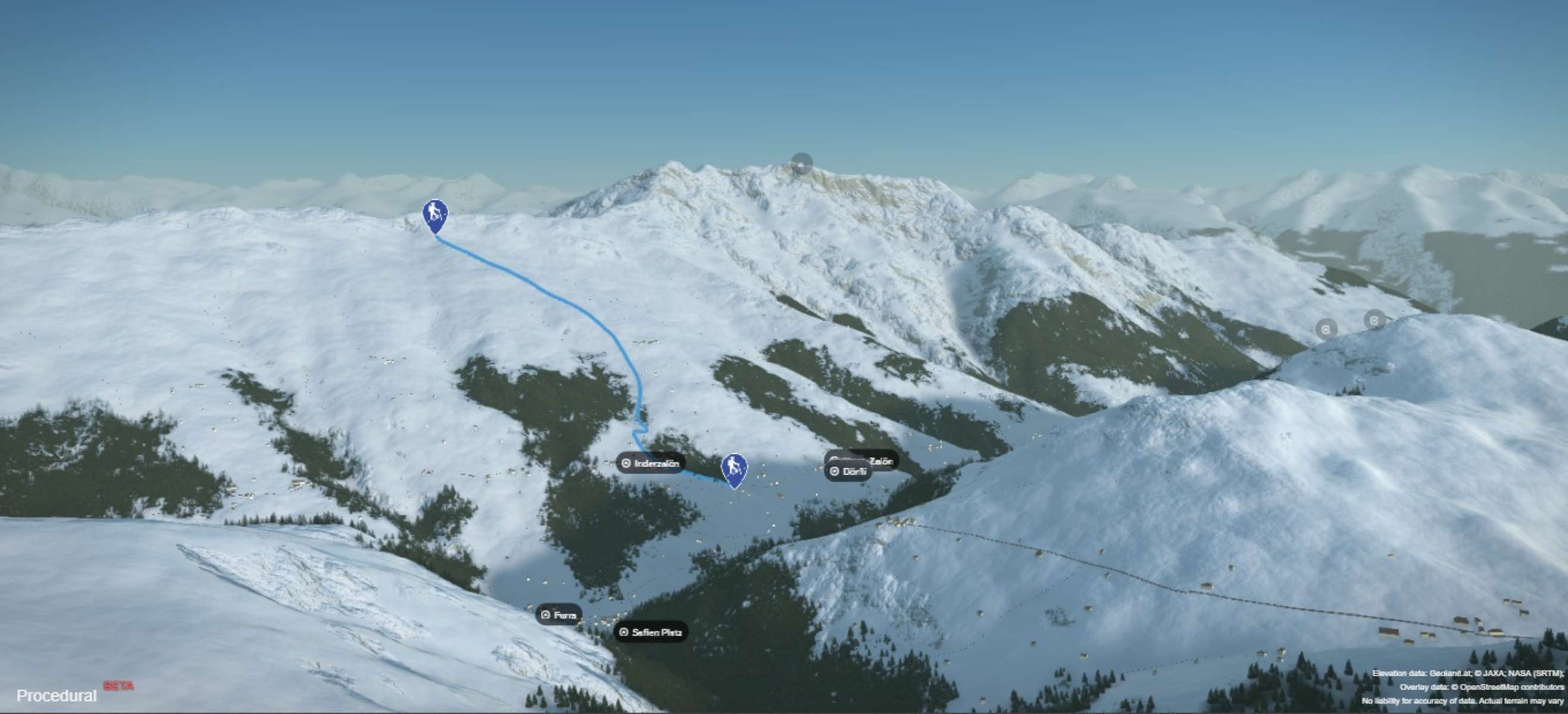Screen dimensions: 1568x714
Task: Open the Dörfli place marker
Action: pos(848,471)
